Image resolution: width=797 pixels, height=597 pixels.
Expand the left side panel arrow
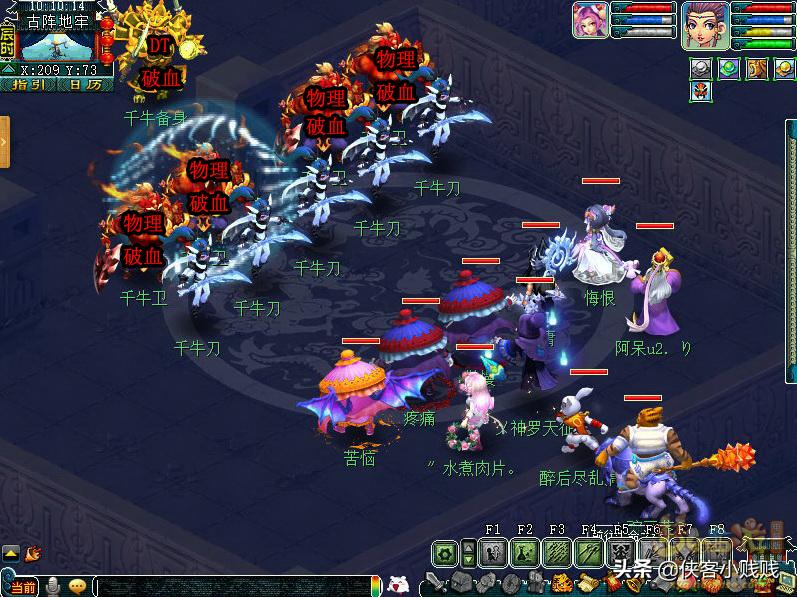click(5, 142)
